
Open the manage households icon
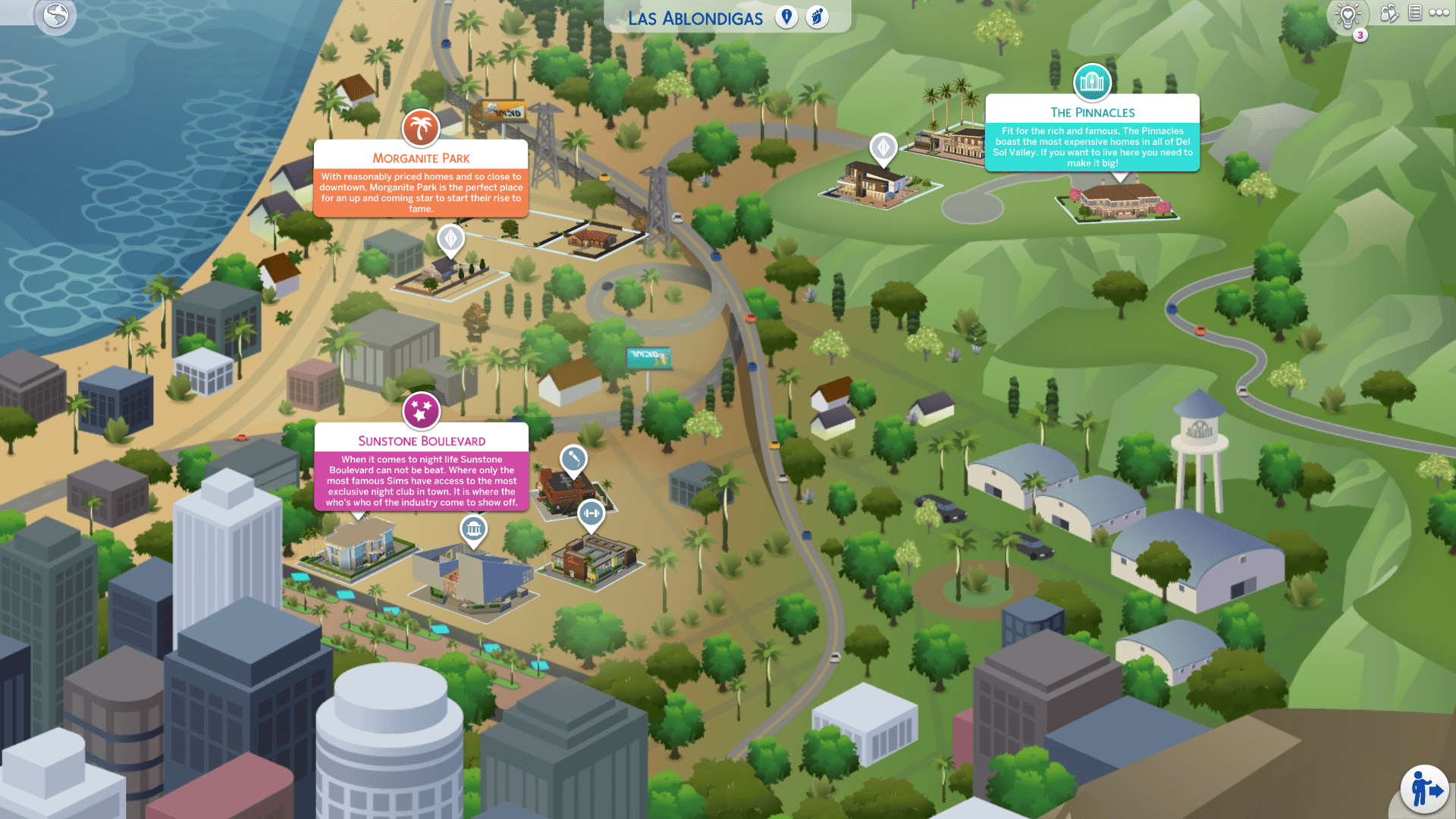[x=1389, y=13]
